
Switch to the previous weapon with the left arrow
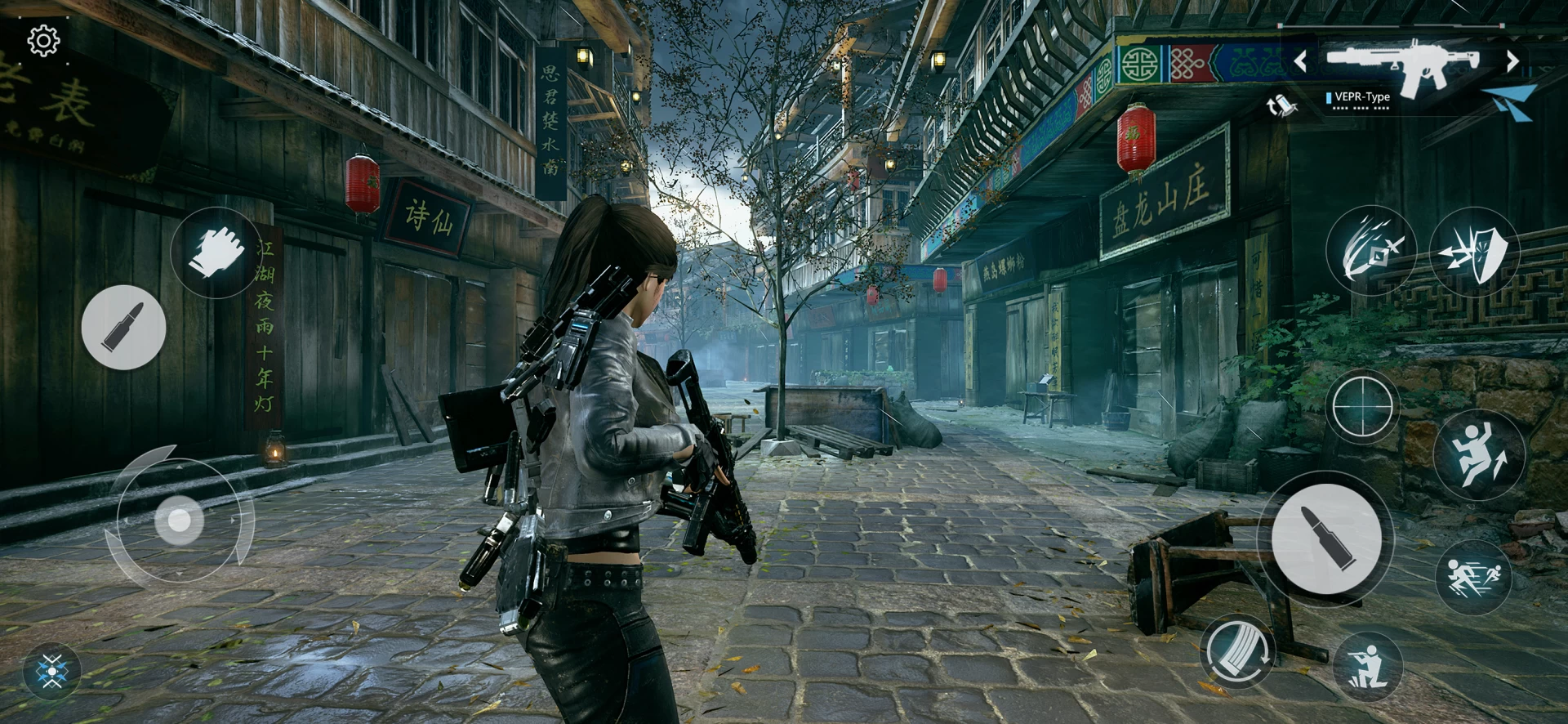[1300, 60]
